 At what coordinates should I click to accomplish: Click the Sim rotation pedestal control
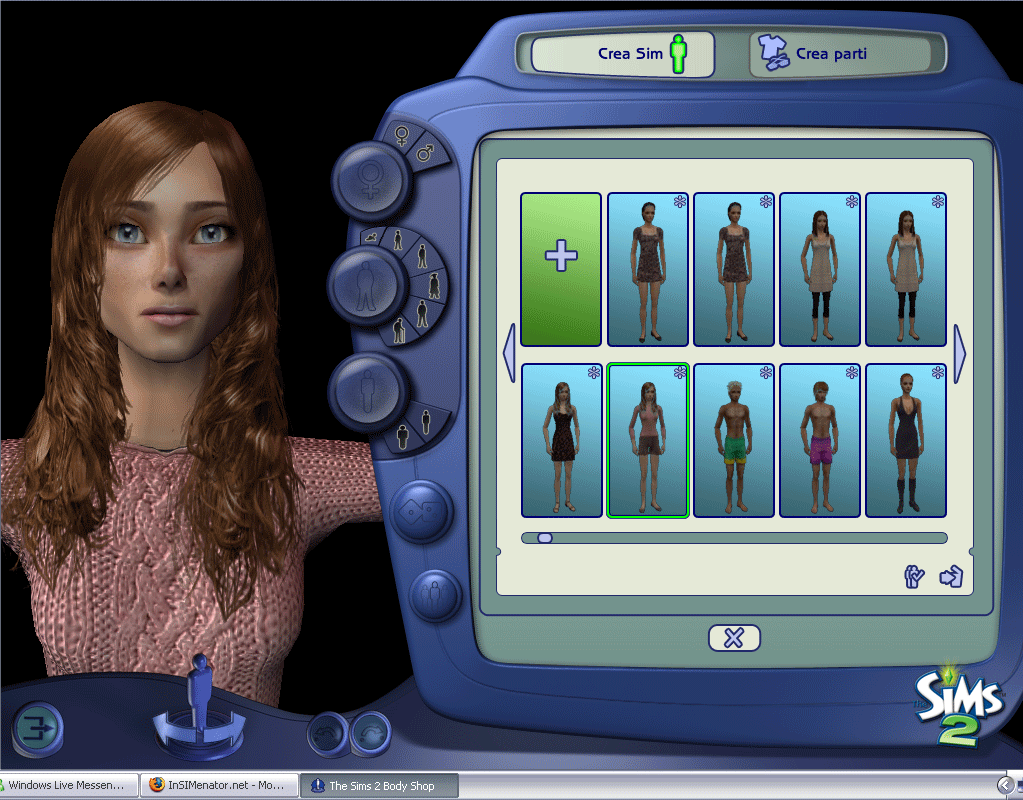[201, 718]
